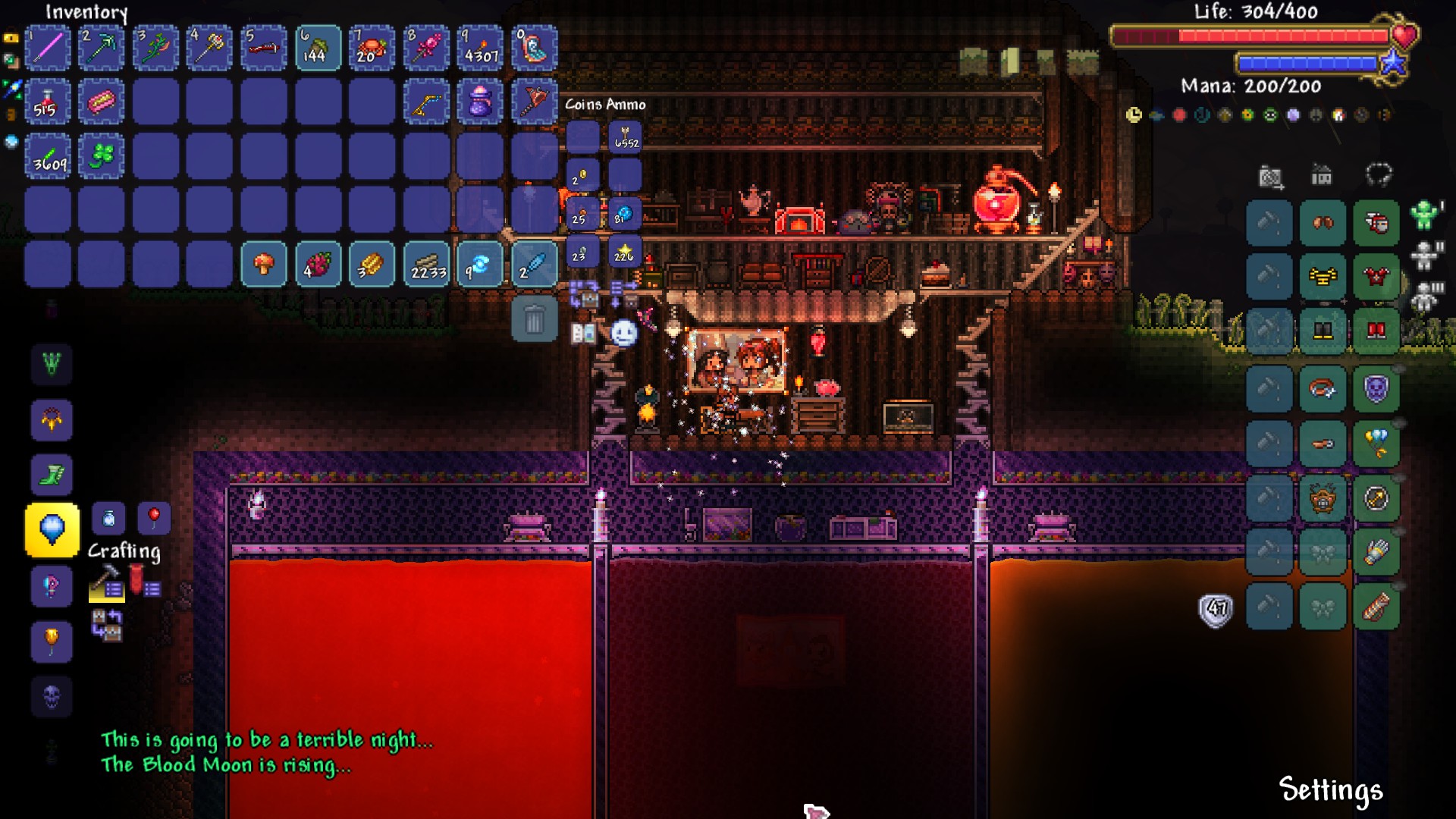Screen dimensions: 1456x819
Task: Click the orange mushroom inventory slot
Action: (x=264, y=265)
